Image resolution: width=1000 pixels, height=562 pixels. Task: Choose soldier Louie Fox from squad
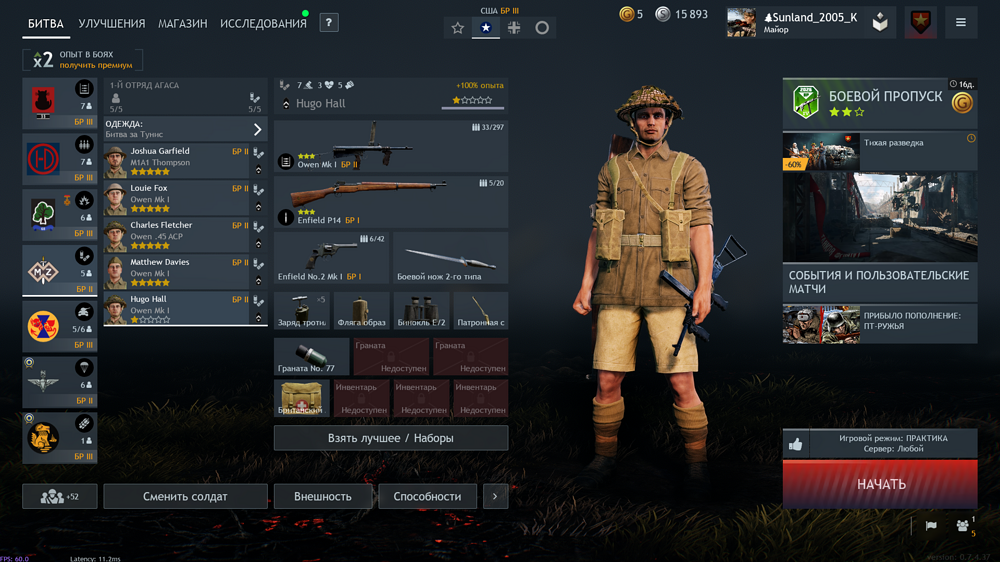(177, 199)
